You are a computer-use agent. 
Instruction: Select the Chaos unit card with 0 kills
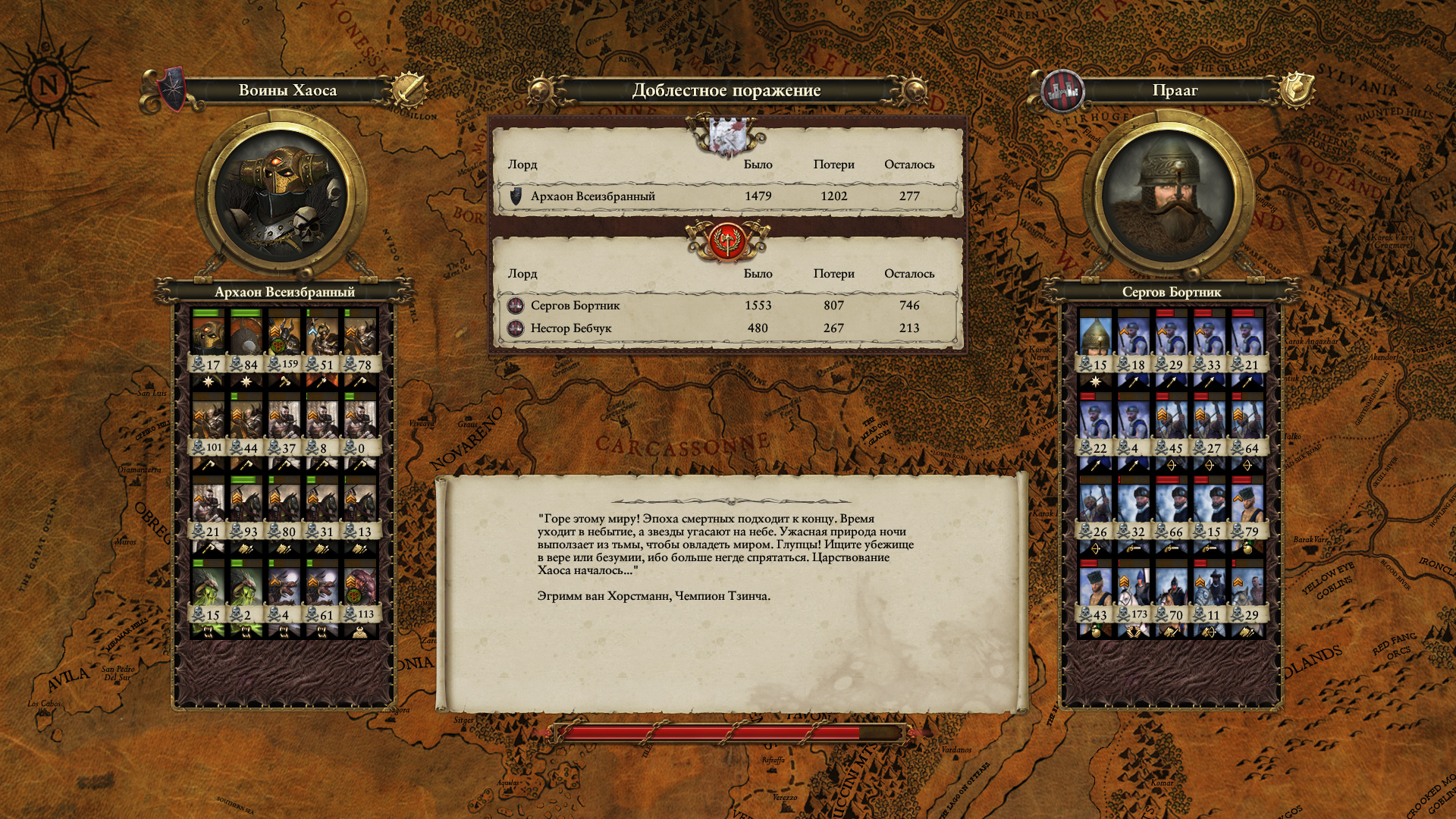360,425
